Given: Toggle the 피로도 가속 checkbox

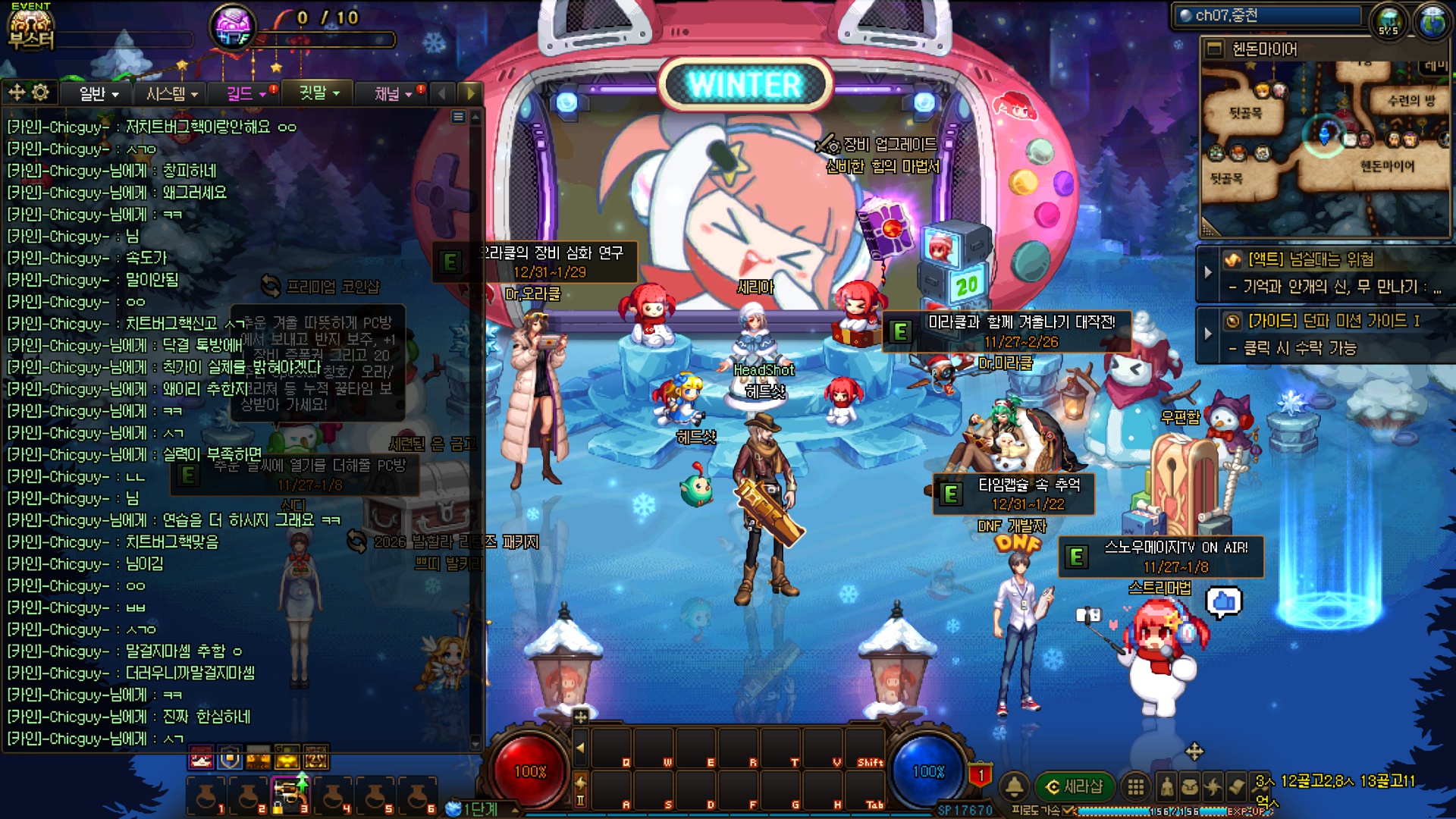Looking at the screenshot, I should pos(1068,811).
